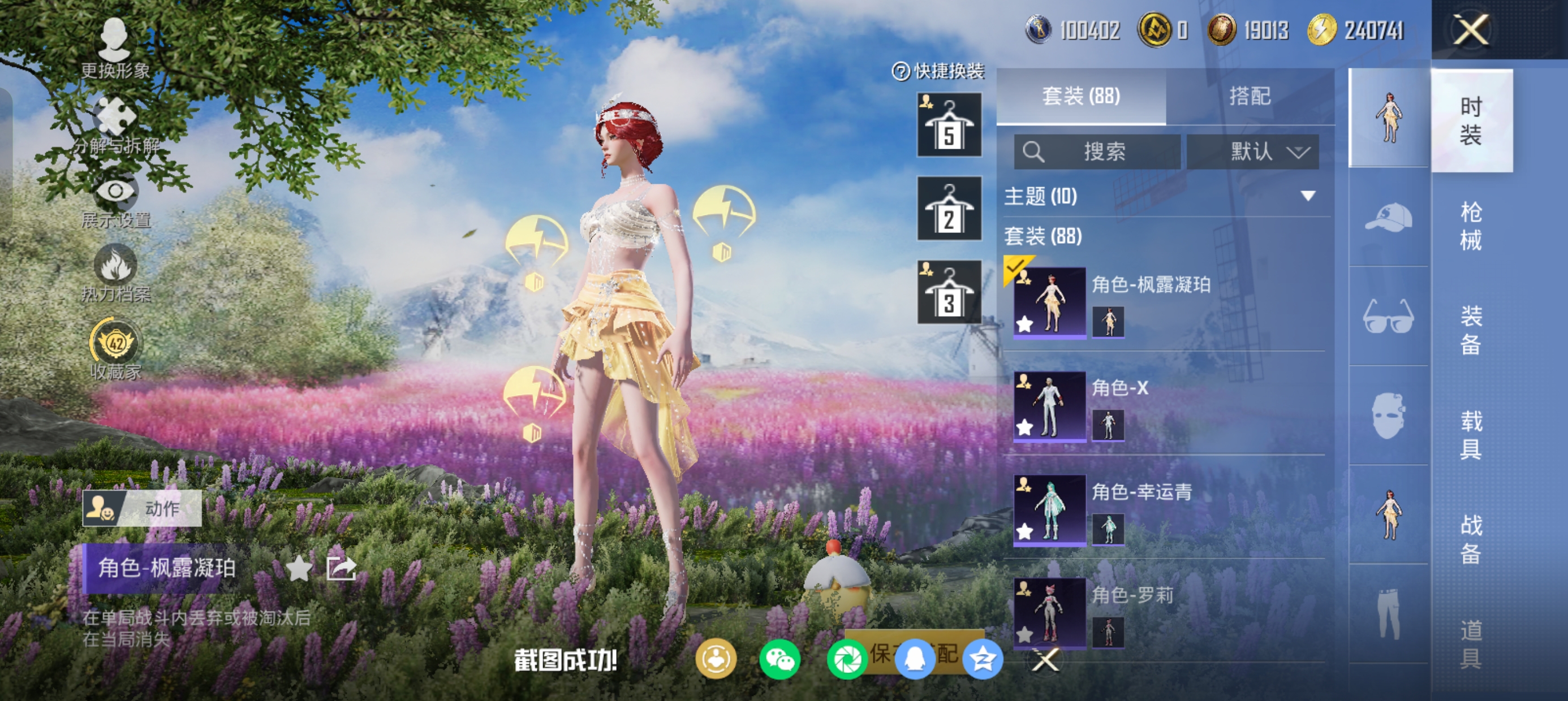Show the glasses category
The height and width of the screenshot is (701, 1568).
tap(1389, 317)
